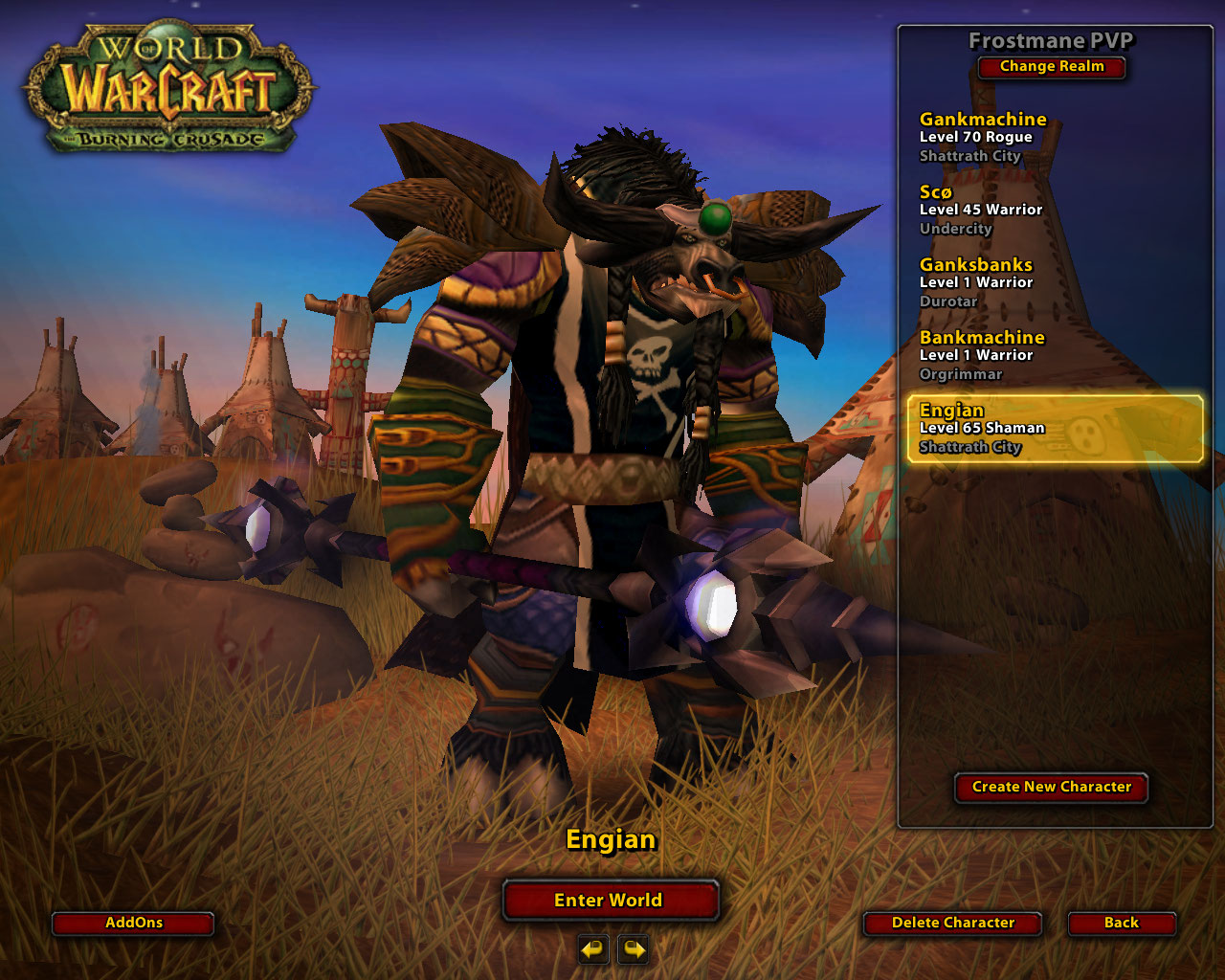This screenshot has width=1225, height=980.
Task: Rotate character with the left arrow
Action: (593, 949)
